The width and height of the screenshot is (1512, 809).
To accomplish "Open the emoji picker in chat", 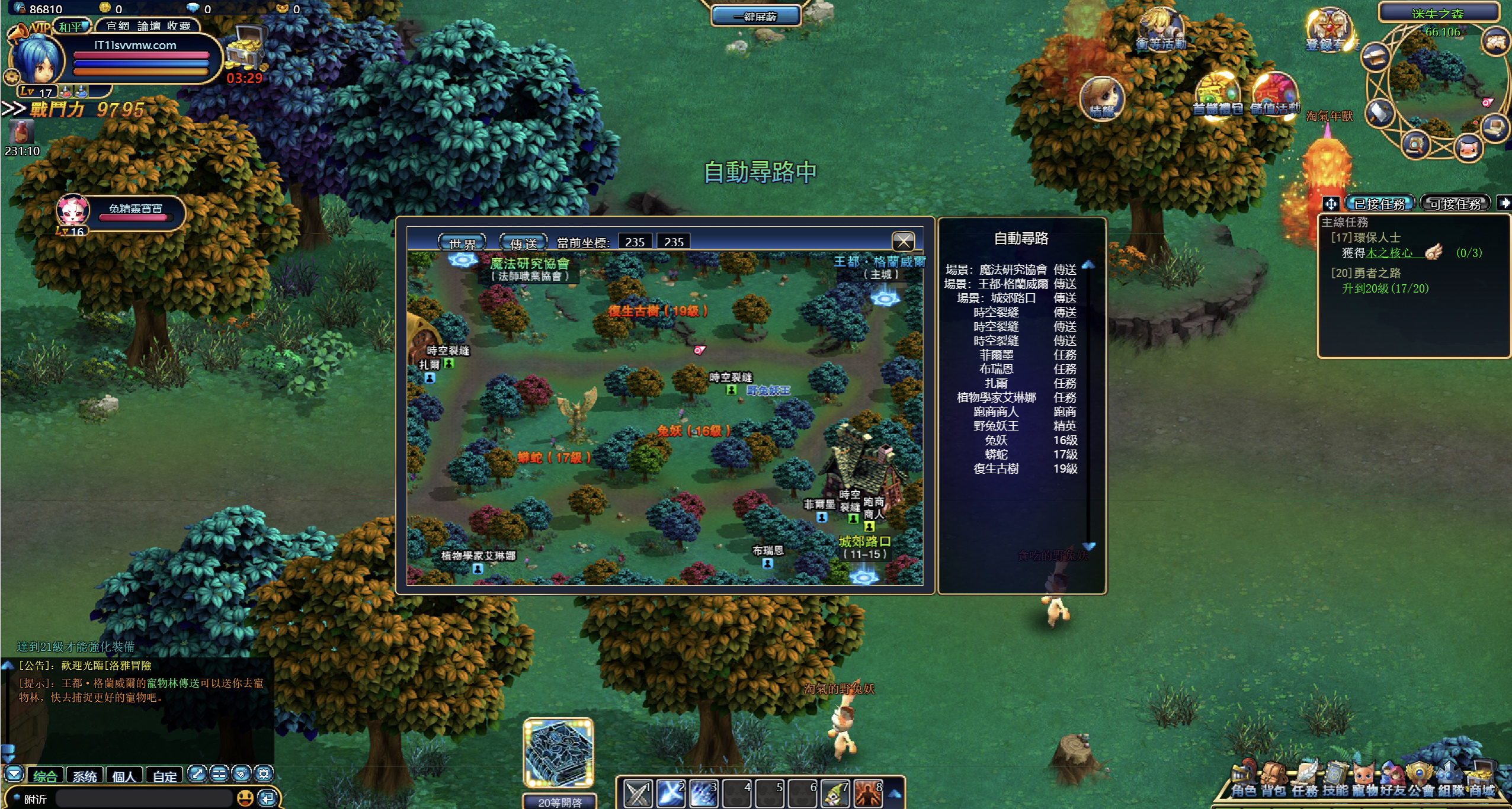I will 245,798.
